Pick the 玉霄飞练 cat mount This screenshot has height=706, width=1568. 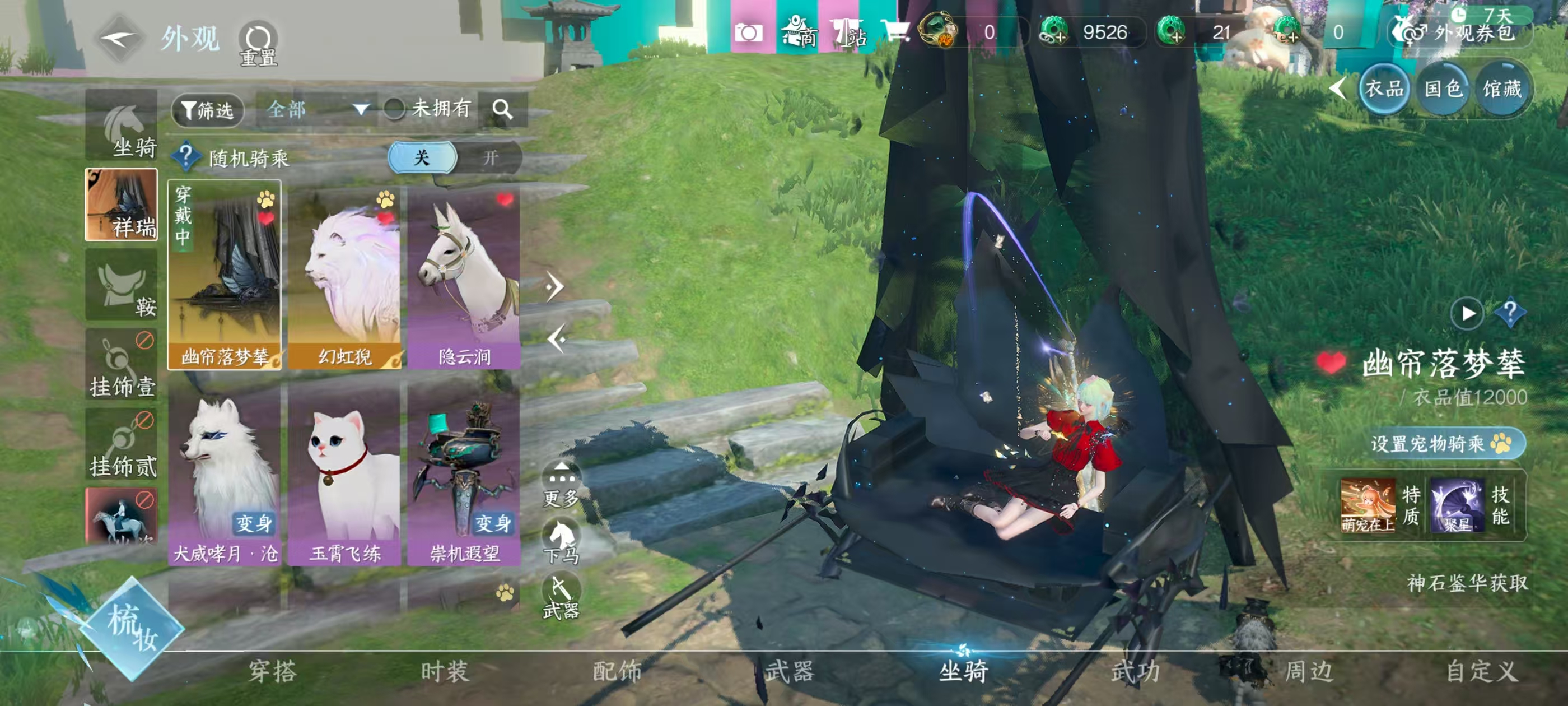tap(344, 474)
